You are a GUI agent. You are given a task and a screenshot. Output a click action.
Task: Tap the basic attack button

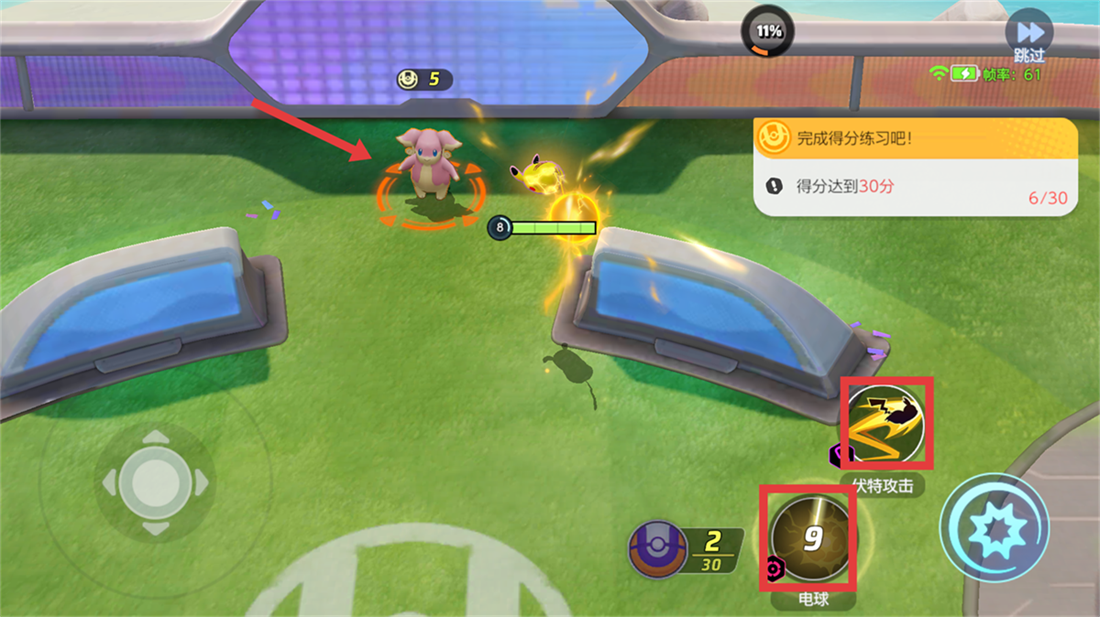point(994,526)
